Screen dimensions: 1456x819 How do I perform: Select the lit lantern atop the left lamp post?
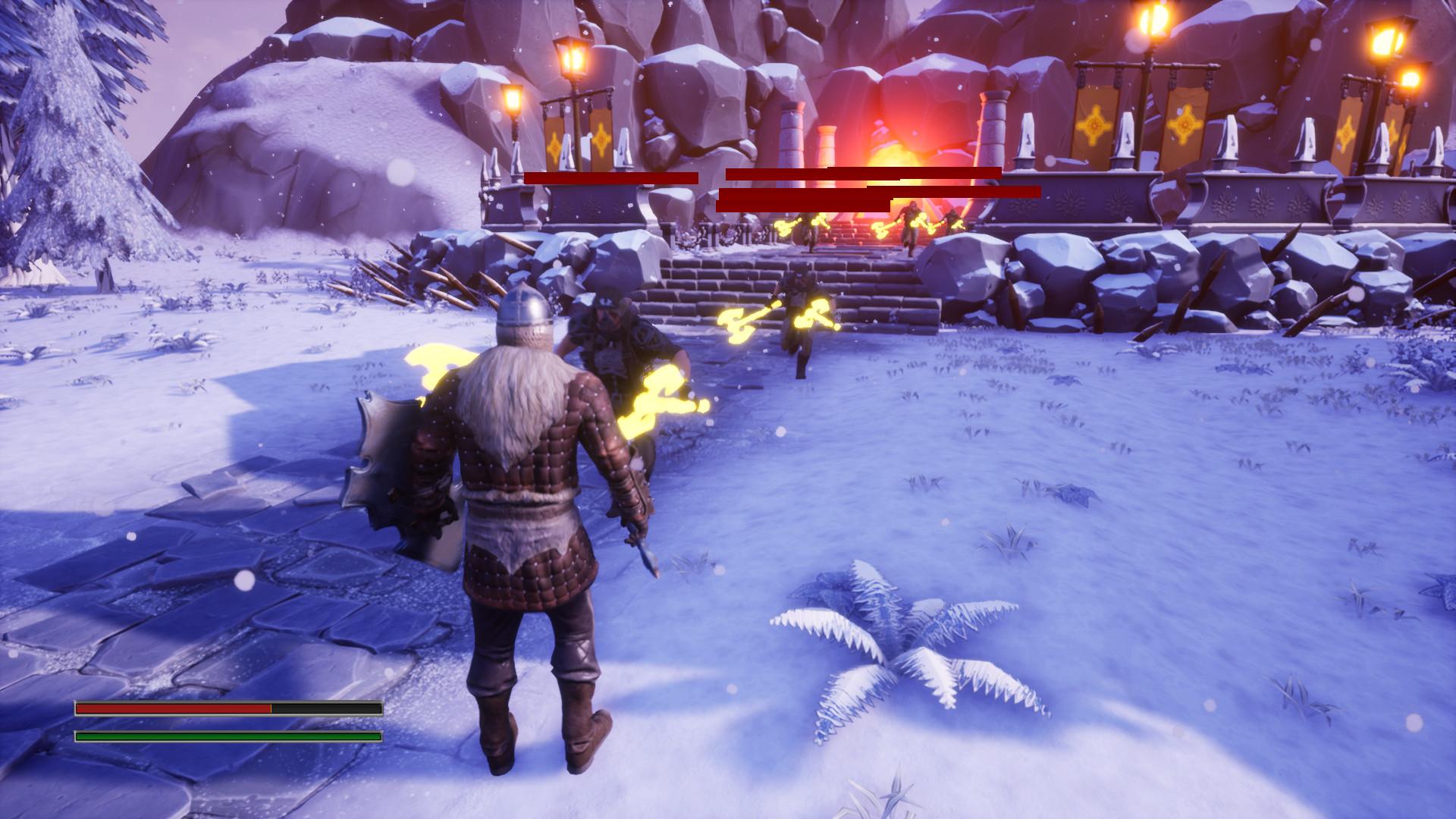pyautogui.click(x=574, y=57)
